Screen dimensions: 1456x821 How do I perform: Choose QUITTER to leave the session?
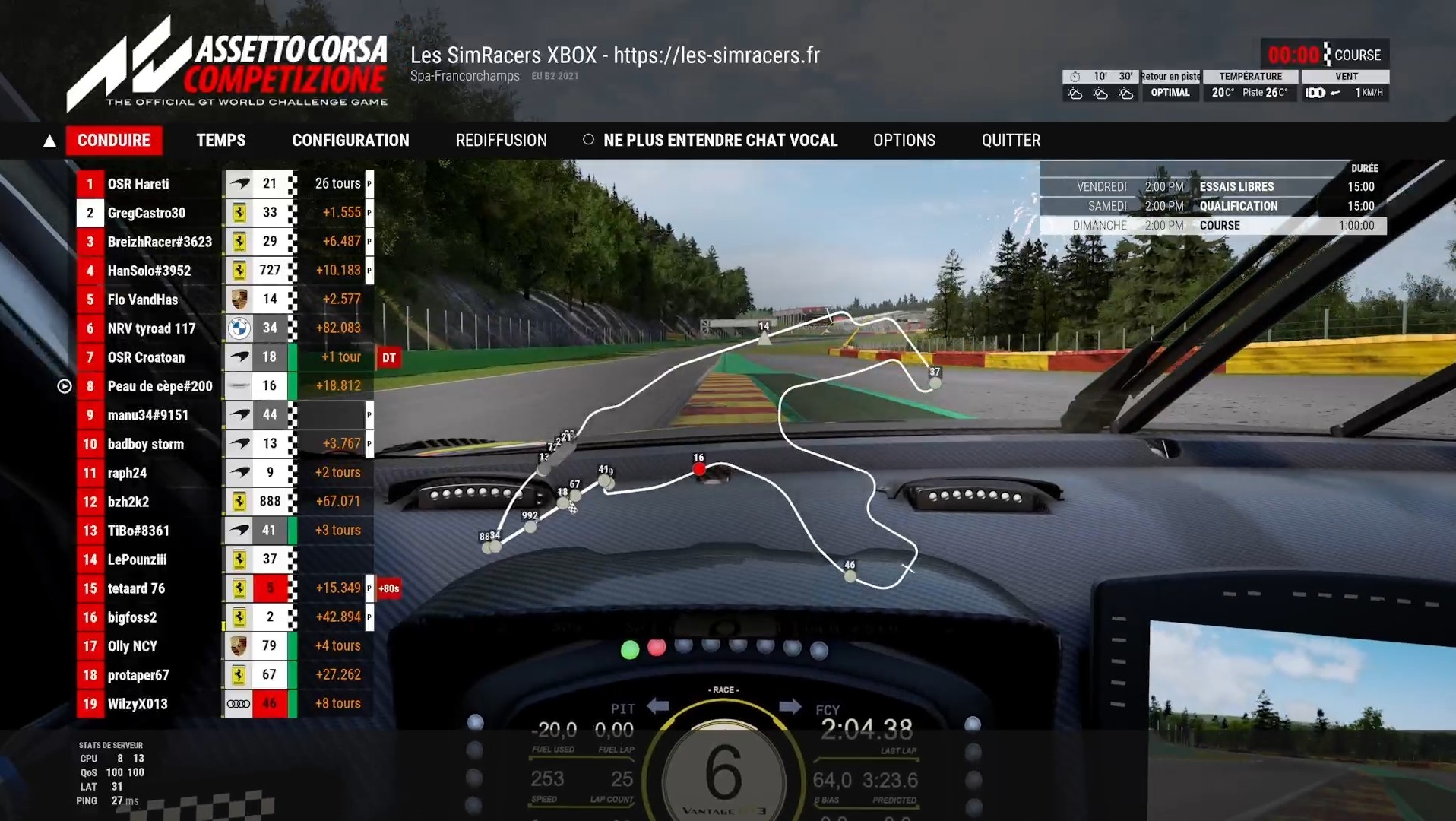1011,141
